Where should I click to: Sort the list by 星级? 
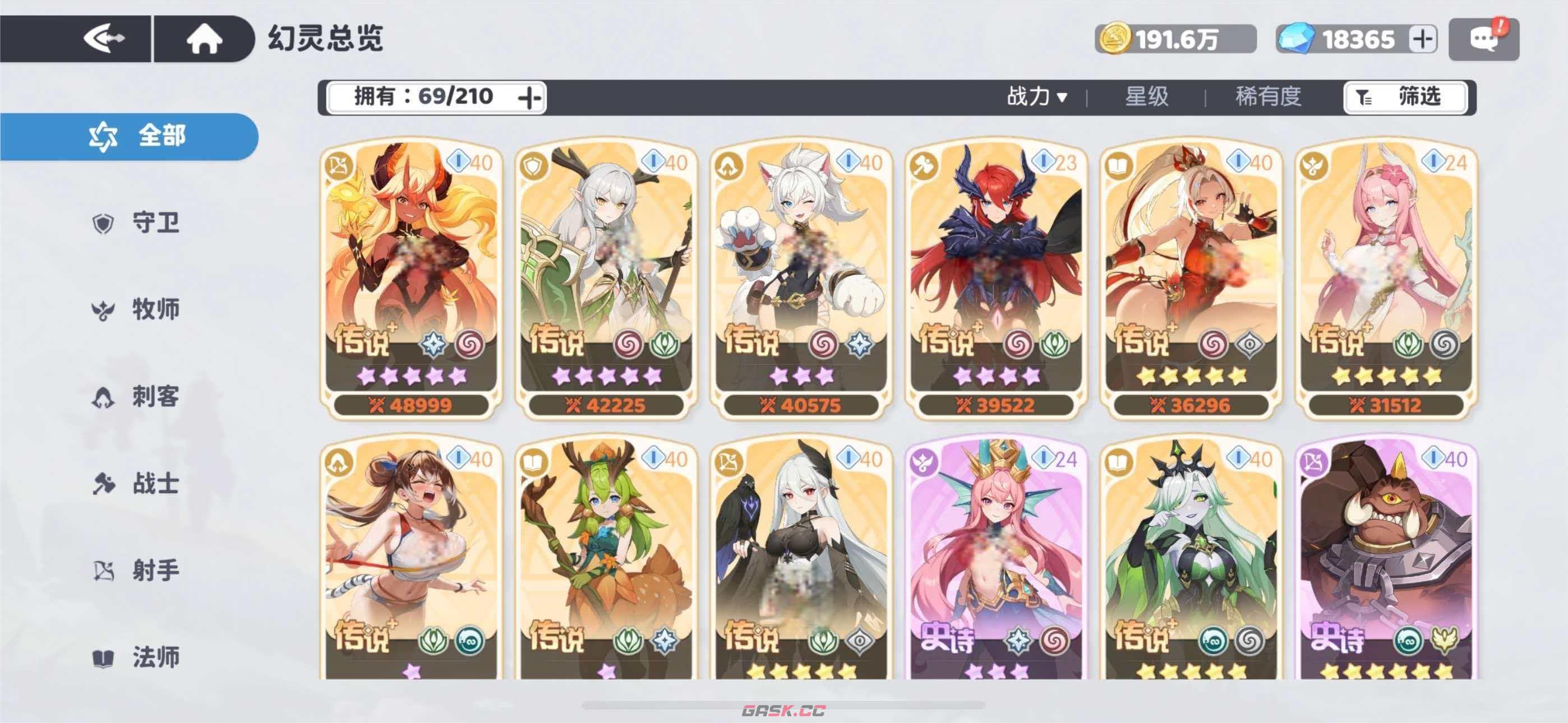pyautogui.click(x=1146, y=97)
